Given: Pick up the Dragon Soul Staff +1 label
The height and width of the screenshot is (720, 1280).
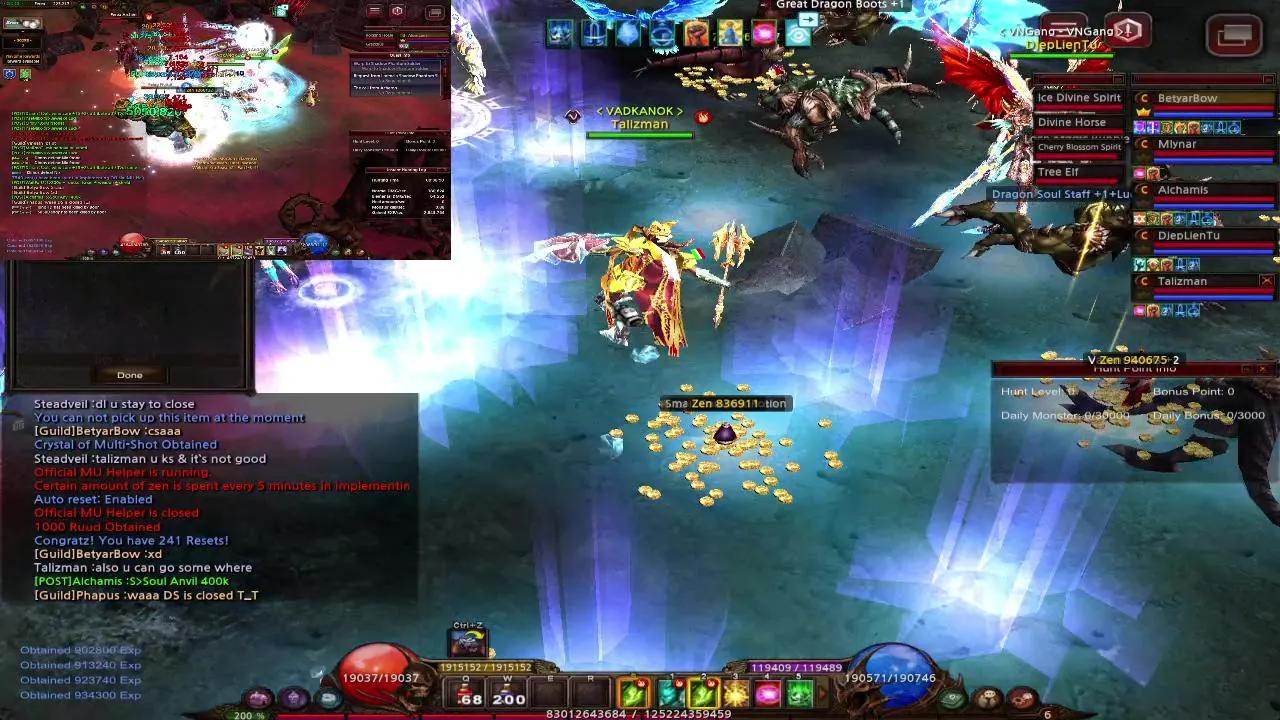Looking at the screenshot, I should click(1060, 193).
